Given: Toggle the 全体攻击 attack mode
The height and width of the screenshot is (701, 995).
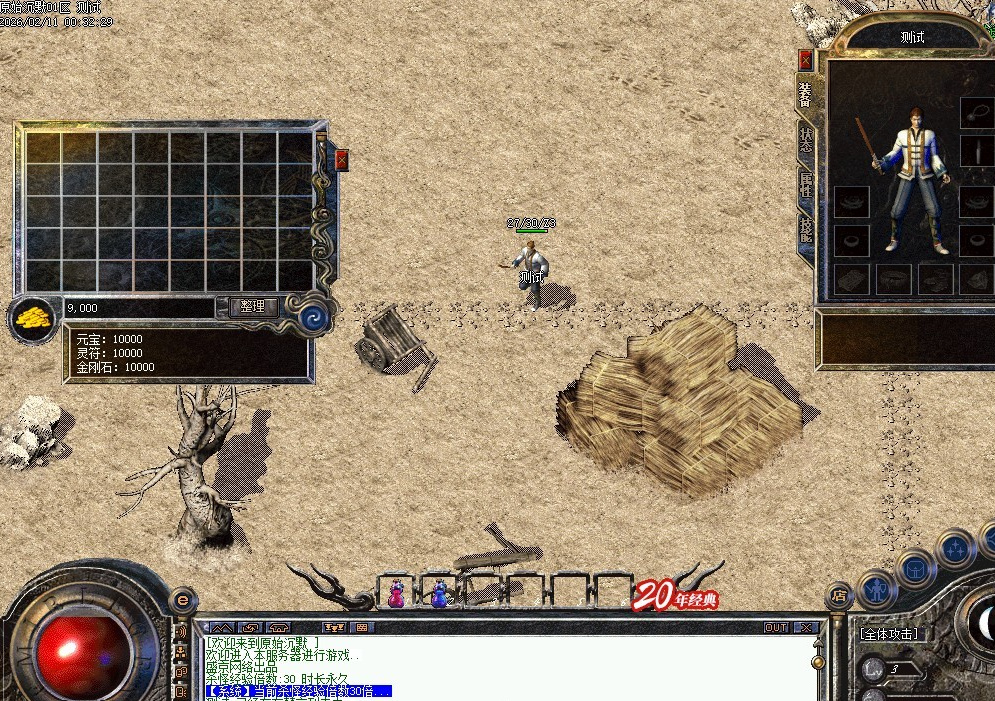Looking at the screenshot, I should point(890,634).
